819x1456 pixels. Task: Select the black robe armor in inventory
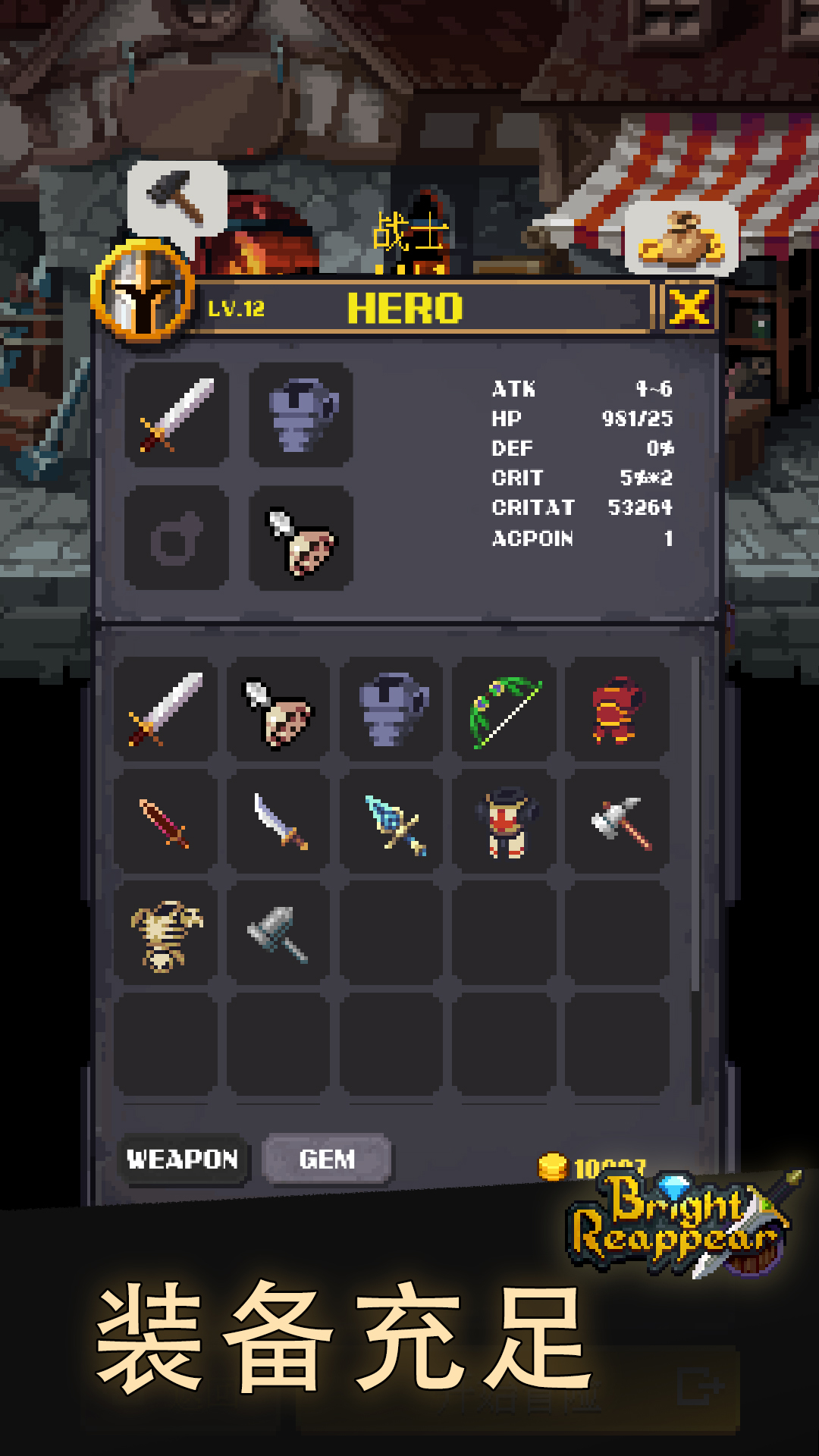504,822
